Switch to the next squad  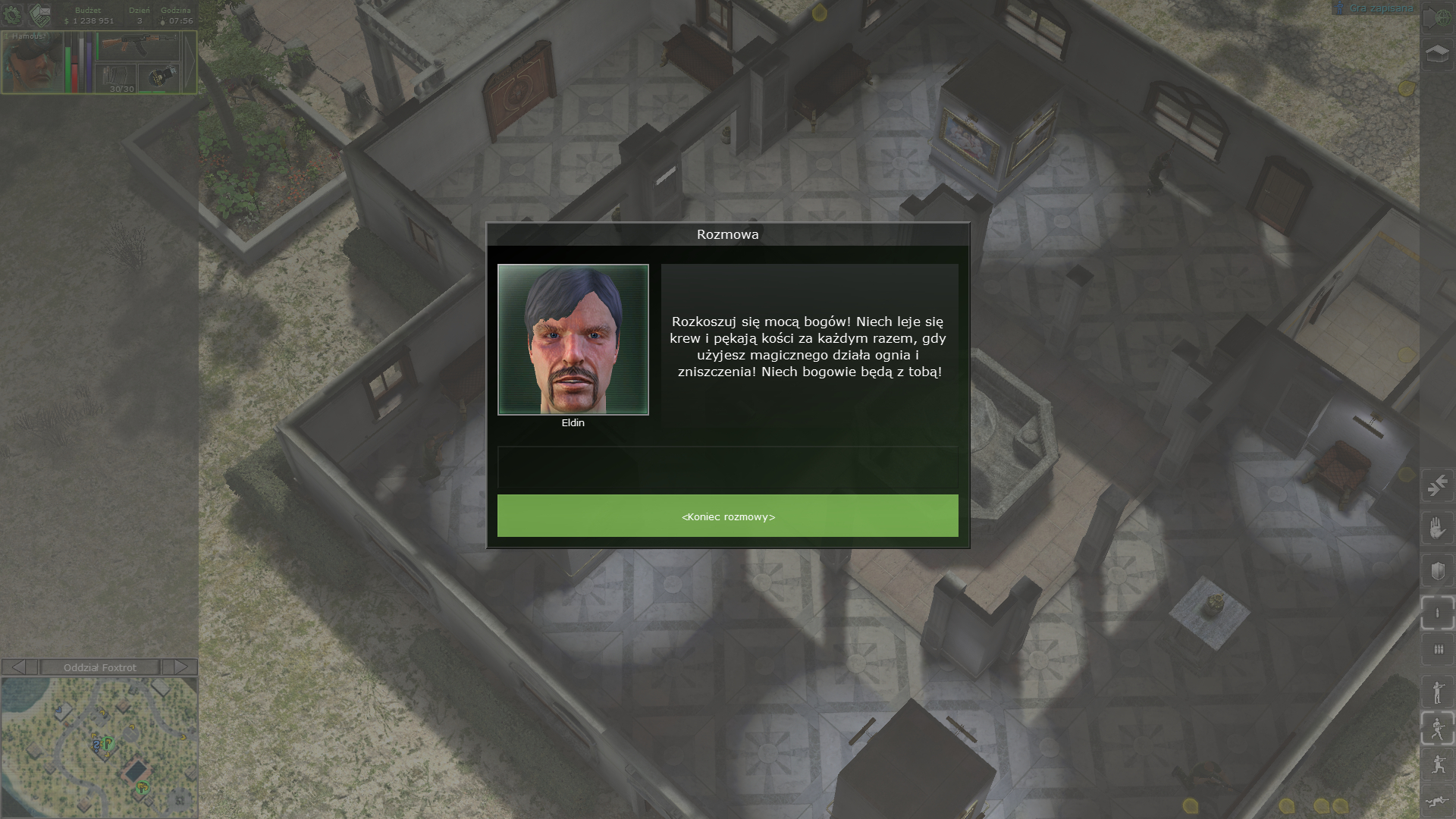pos(180,667)
